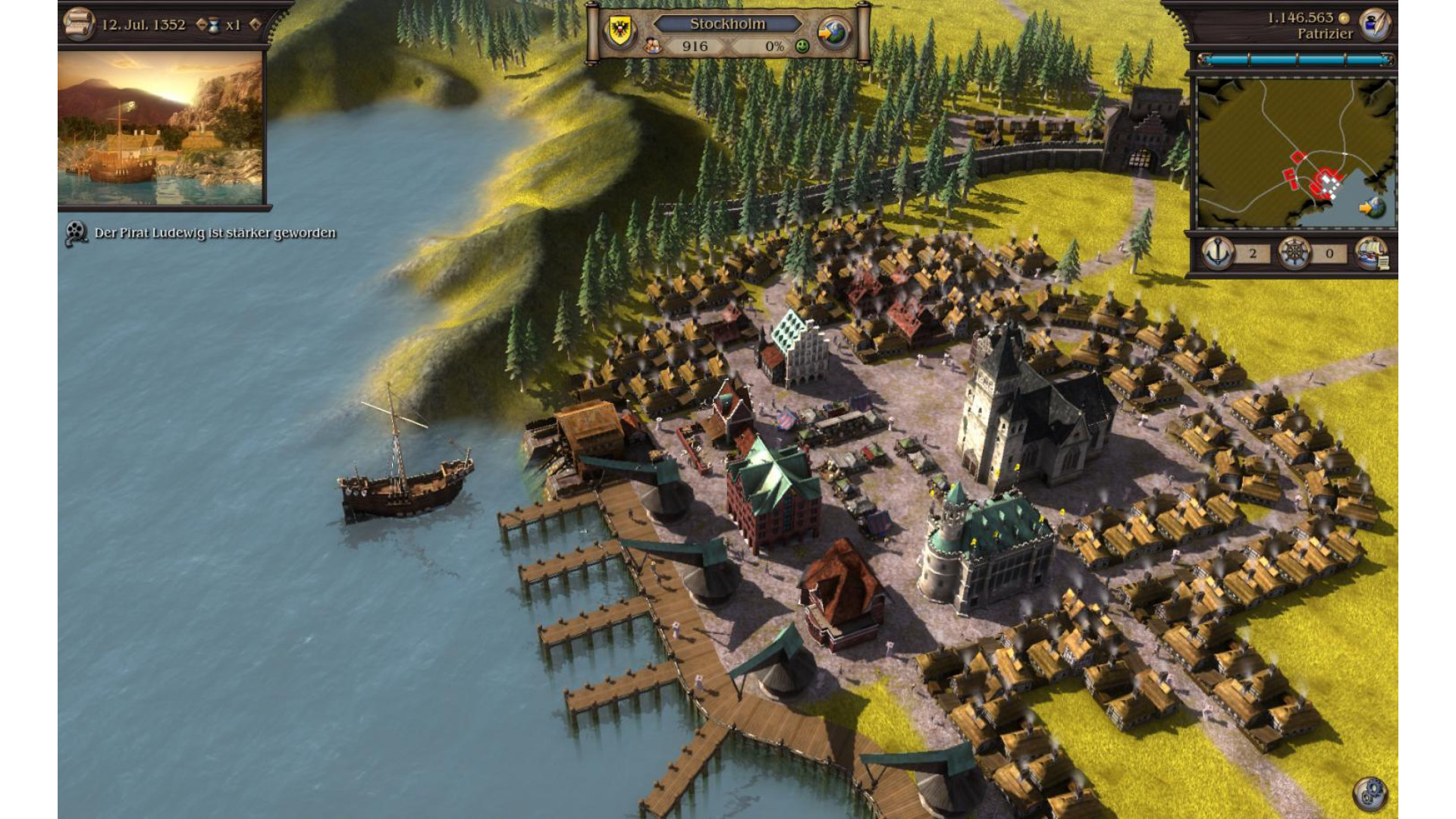Viewport: 1456px width, 819px height.
Task: Open the options gear button
Action: click(x=1370, y=793)
